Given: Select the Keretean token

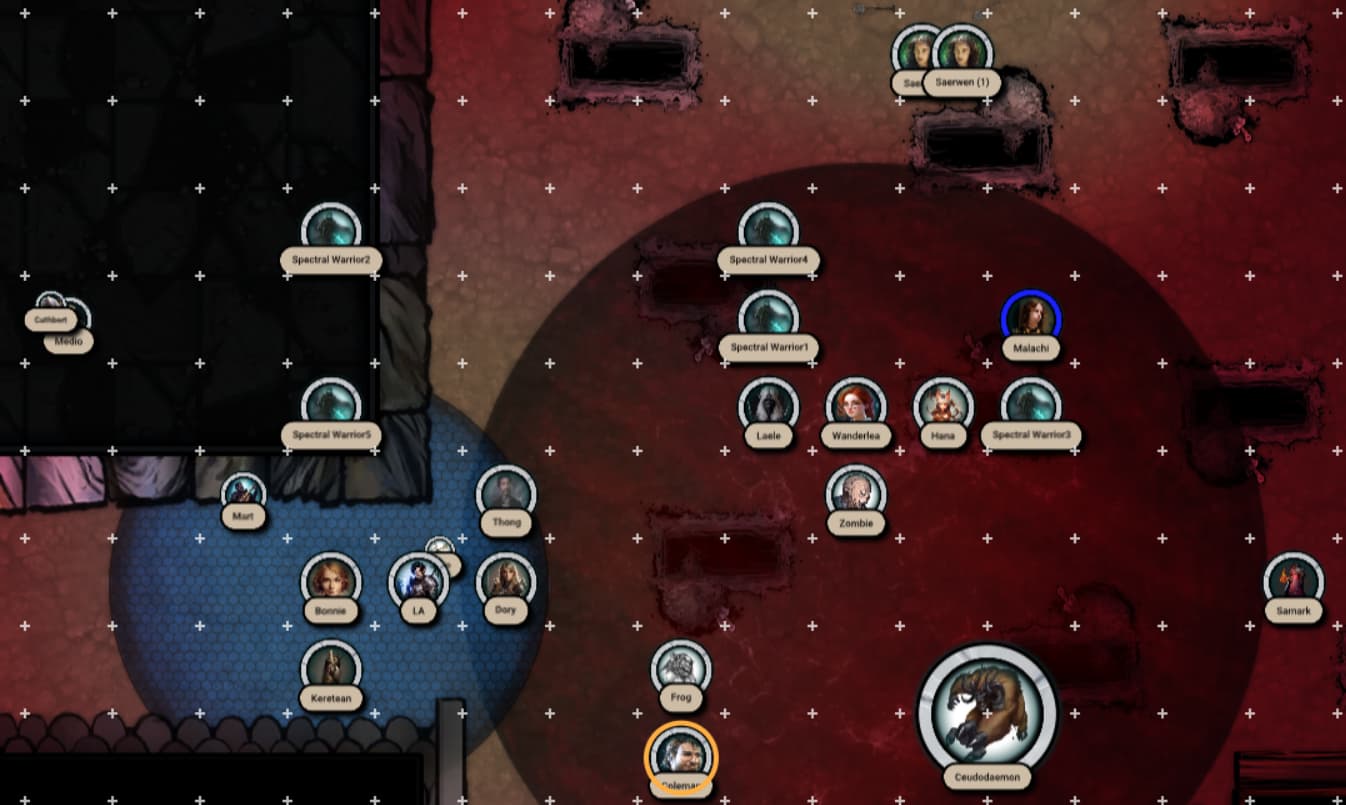Looking at the screenshot, I should coord(330,668).
